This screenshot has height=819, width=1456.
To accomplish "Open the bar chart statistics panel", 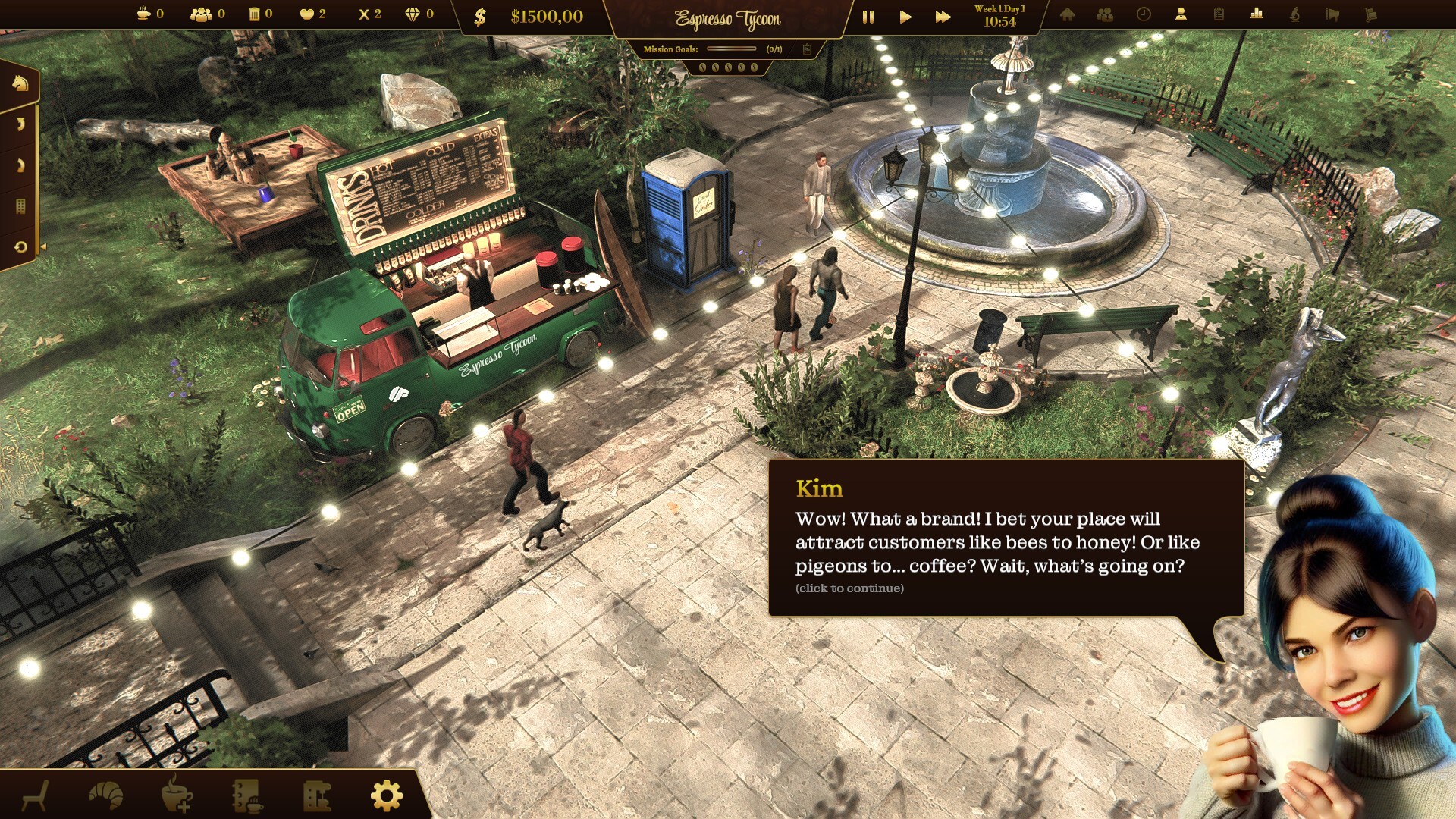I will pos(1257,14).
